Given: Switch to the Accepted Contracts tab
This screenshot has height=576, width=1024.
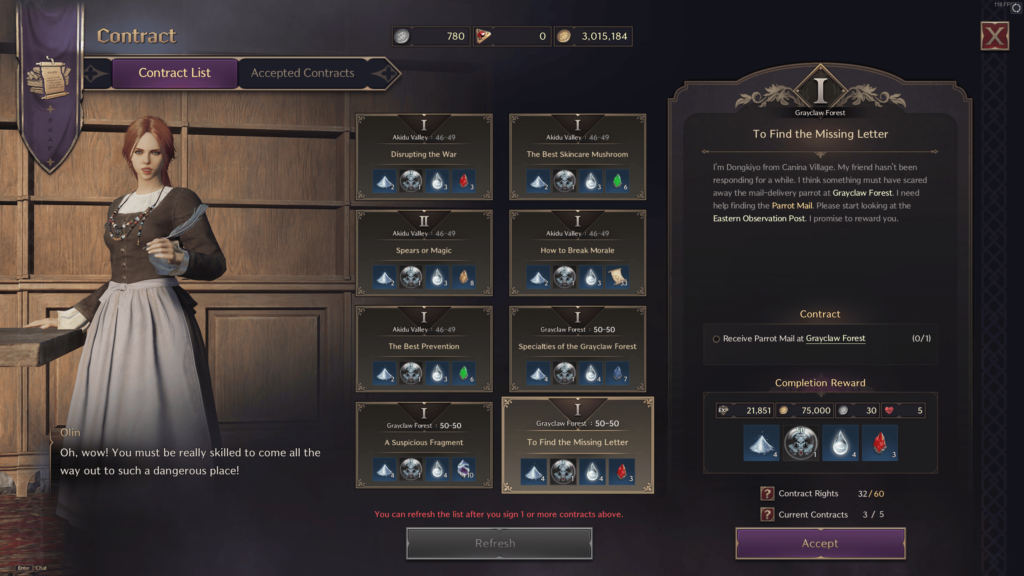Looking at the screenshot, I should 302,73.
